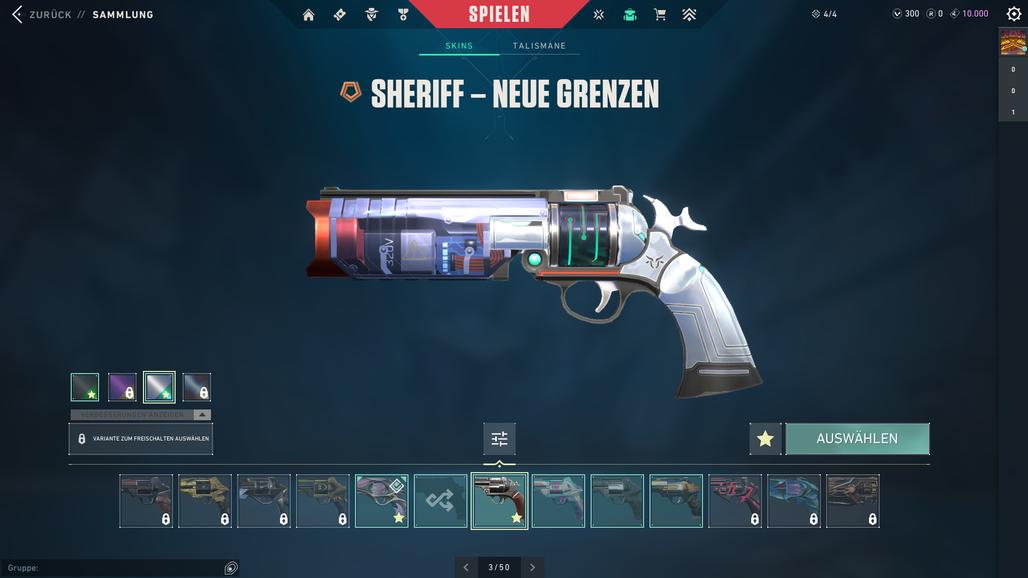Open the home screen icon

[x=308, y=14]
